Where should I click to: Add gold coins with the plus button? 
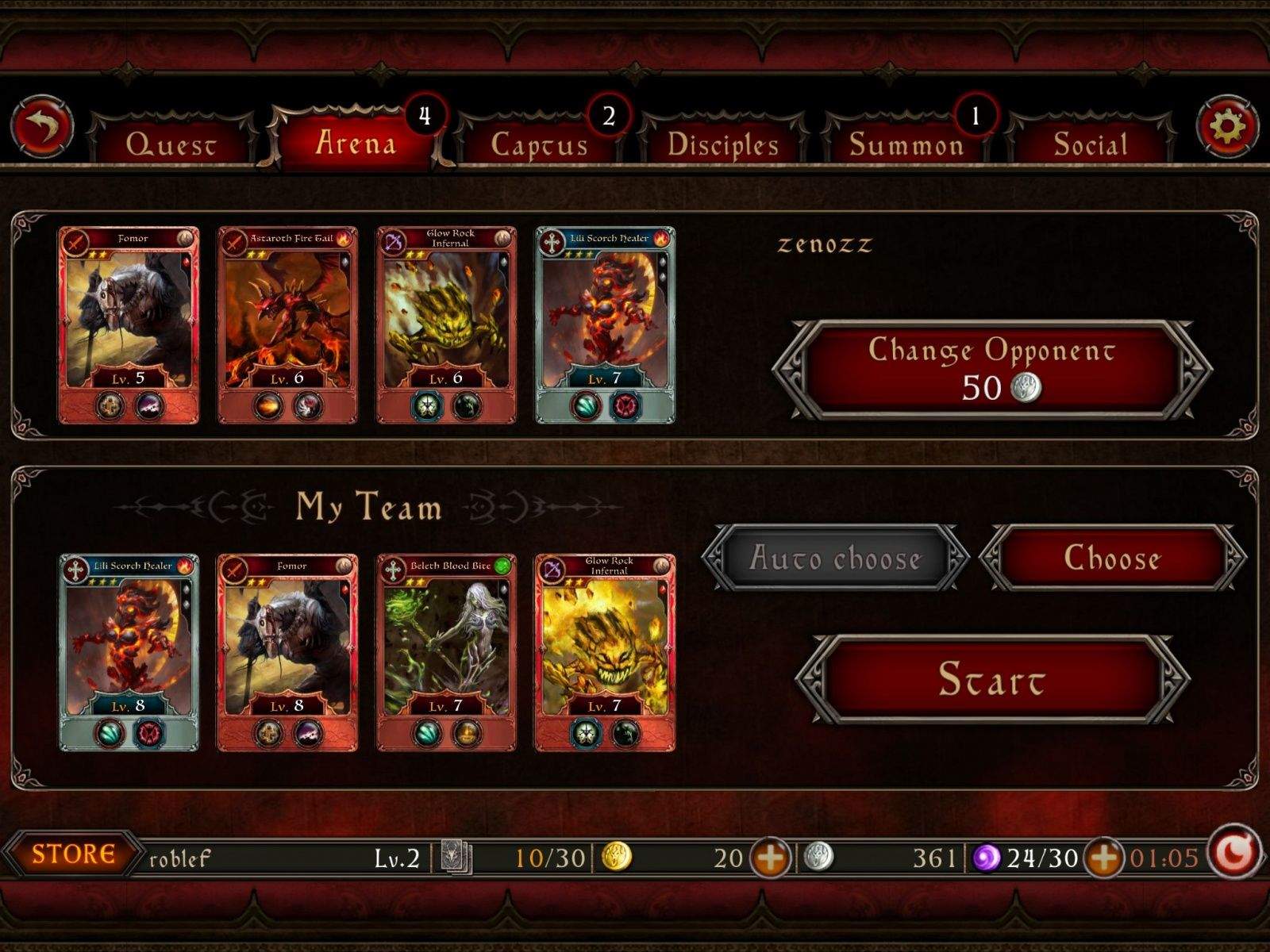tap(770, 858)
